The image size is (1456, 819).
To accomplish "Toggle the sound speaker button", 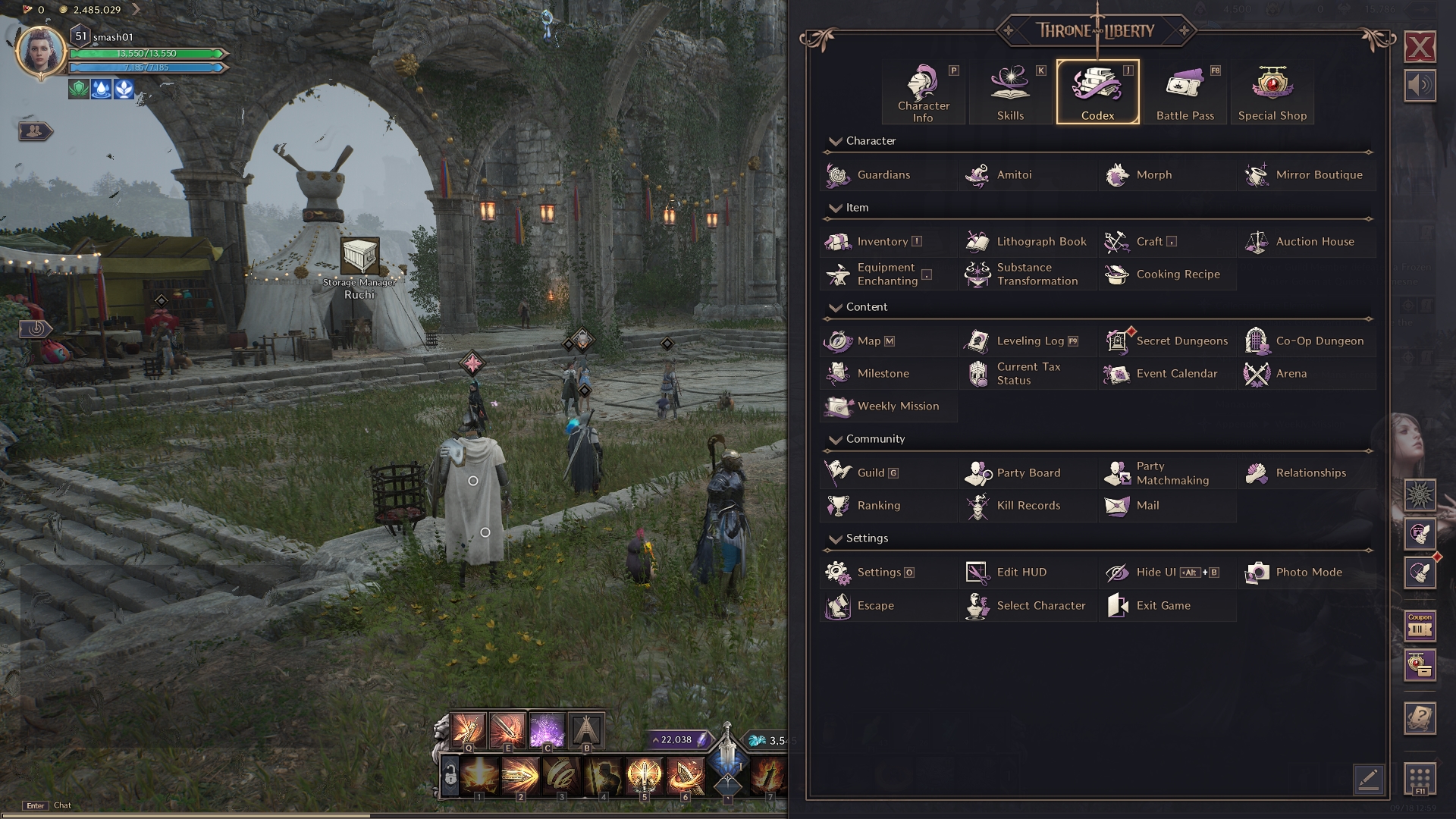I will tap(1420, 85).
